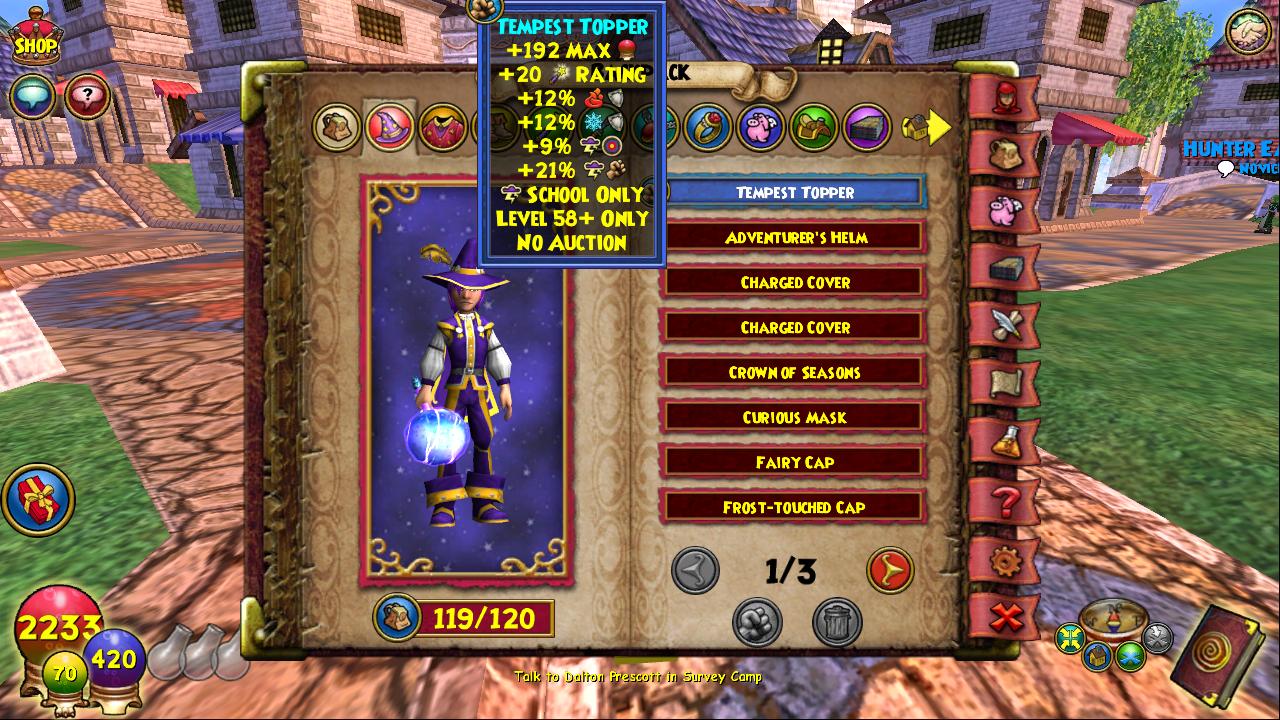
Task: Open the mount saddle category
Action: click(x=813, y=127)
